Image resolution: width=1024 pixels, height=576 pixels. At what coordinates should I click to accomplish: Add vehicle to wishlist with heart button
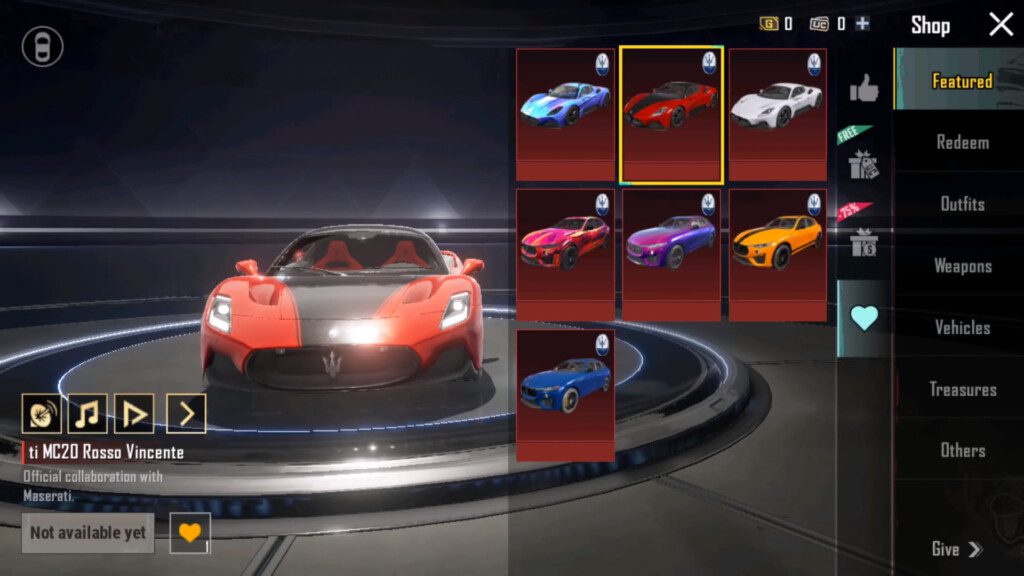[189, 532]
